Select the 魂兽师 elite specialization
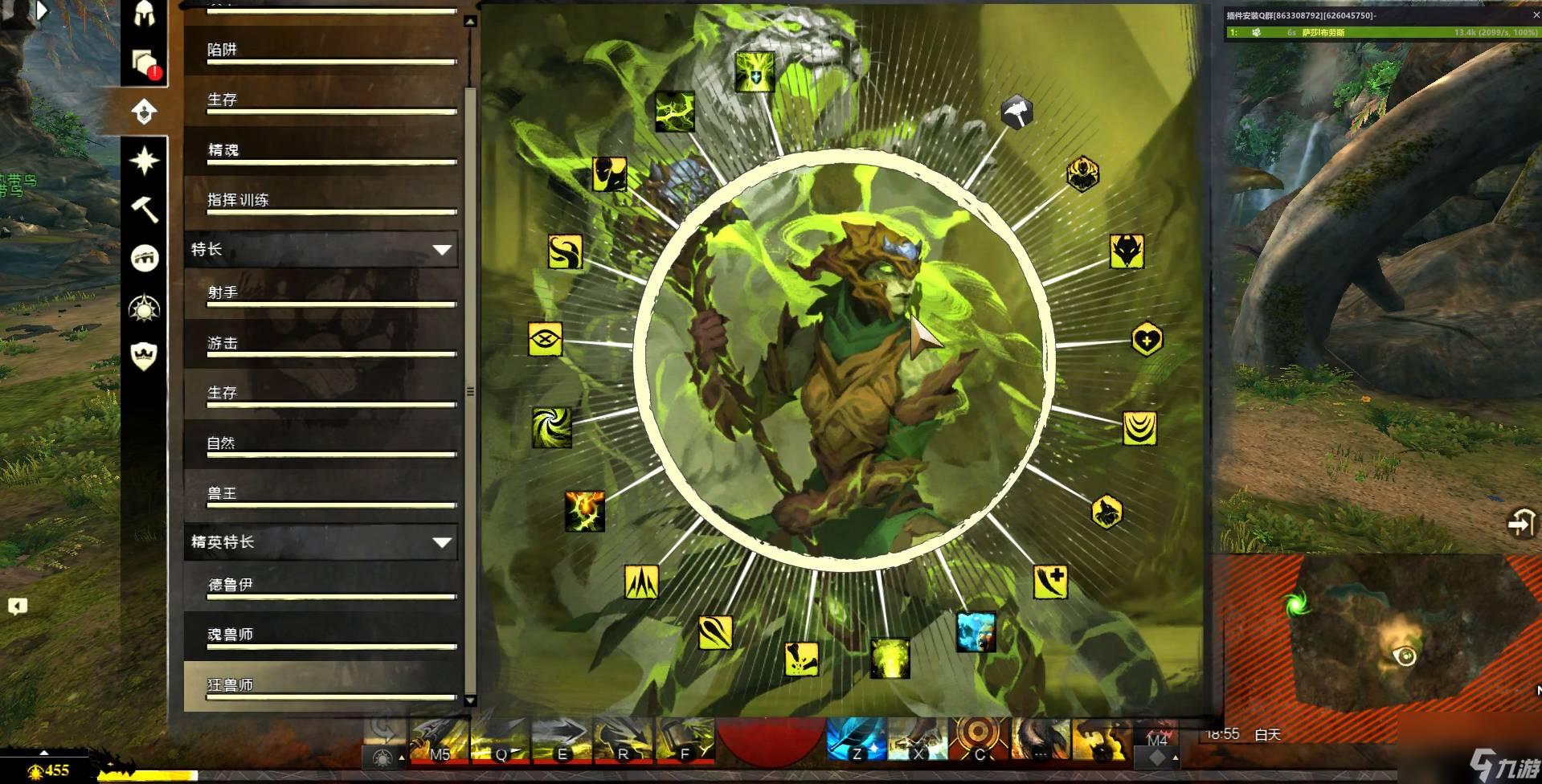This screenshot has height=784, width=1542. pyautogui.click(x=321, y=635)
